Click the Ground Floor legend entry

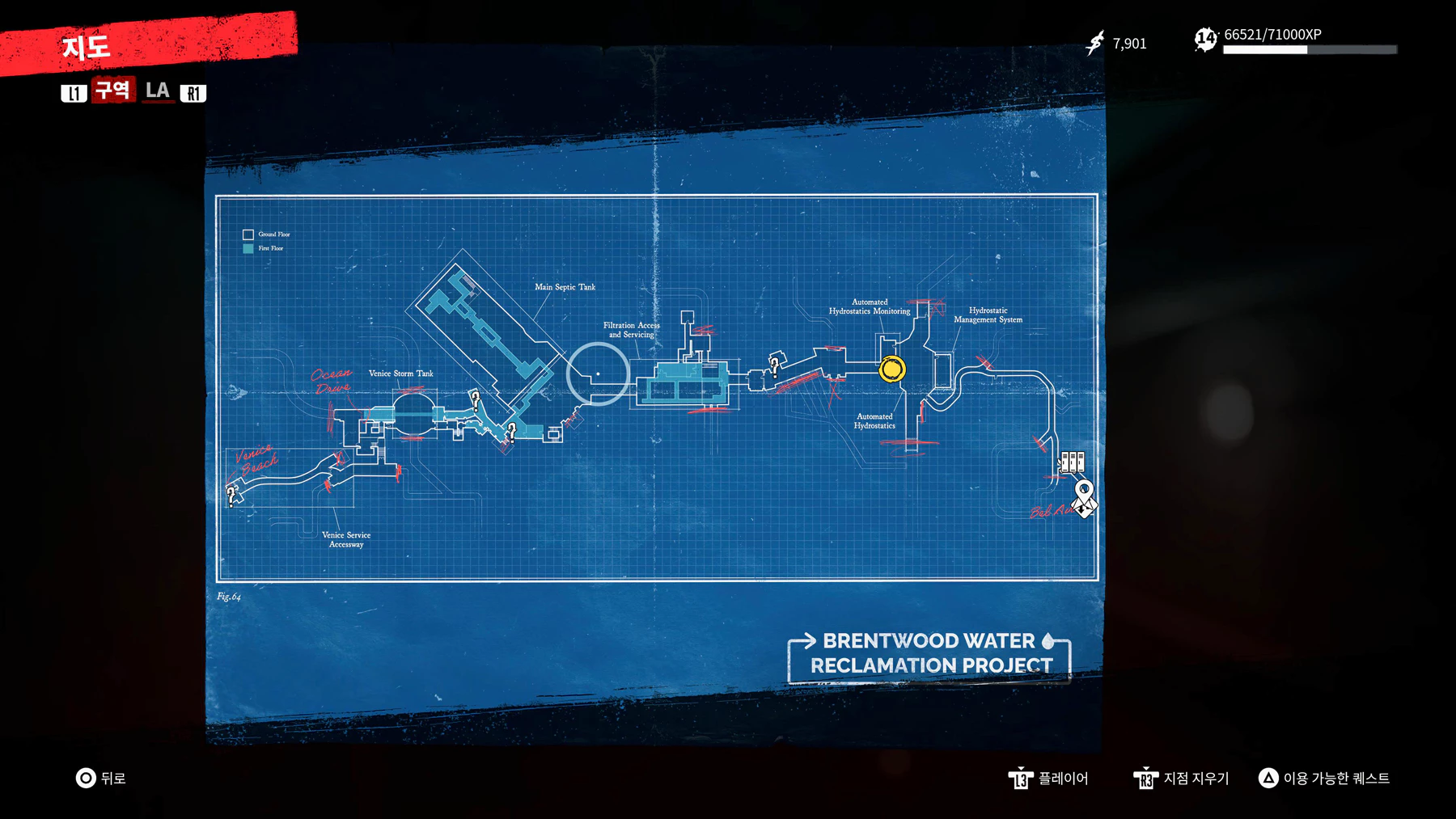tap(266, 234)
